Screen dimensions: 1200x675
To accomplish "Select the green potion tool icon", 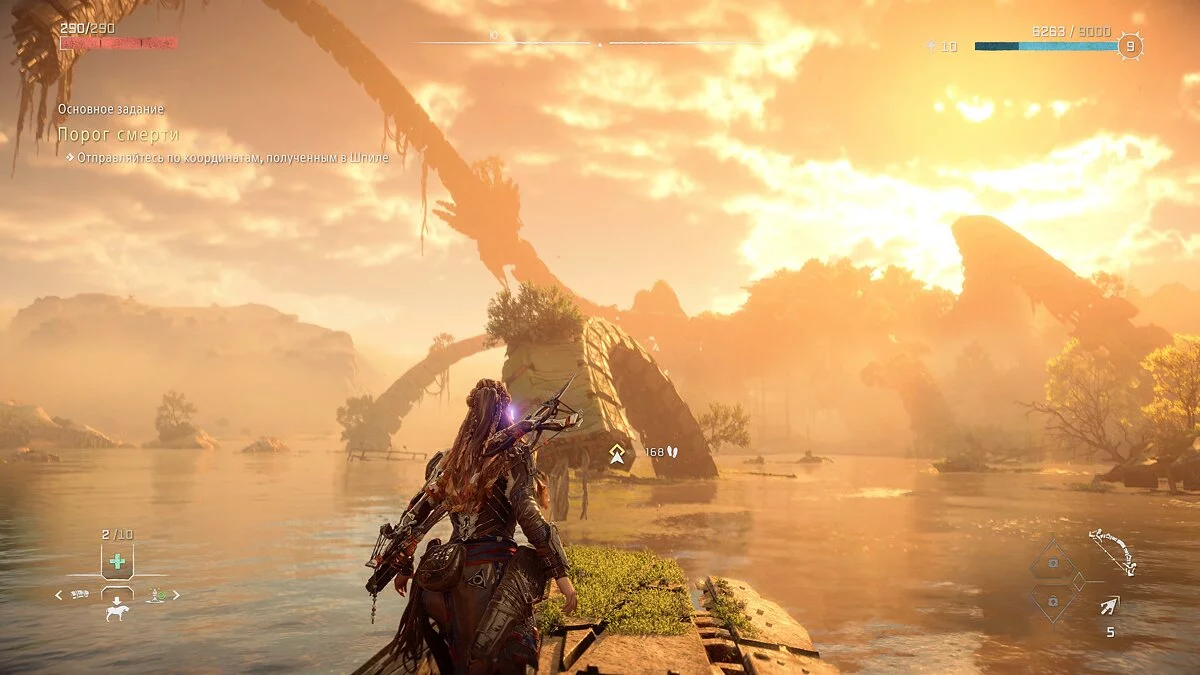I will tap(156, 595).
